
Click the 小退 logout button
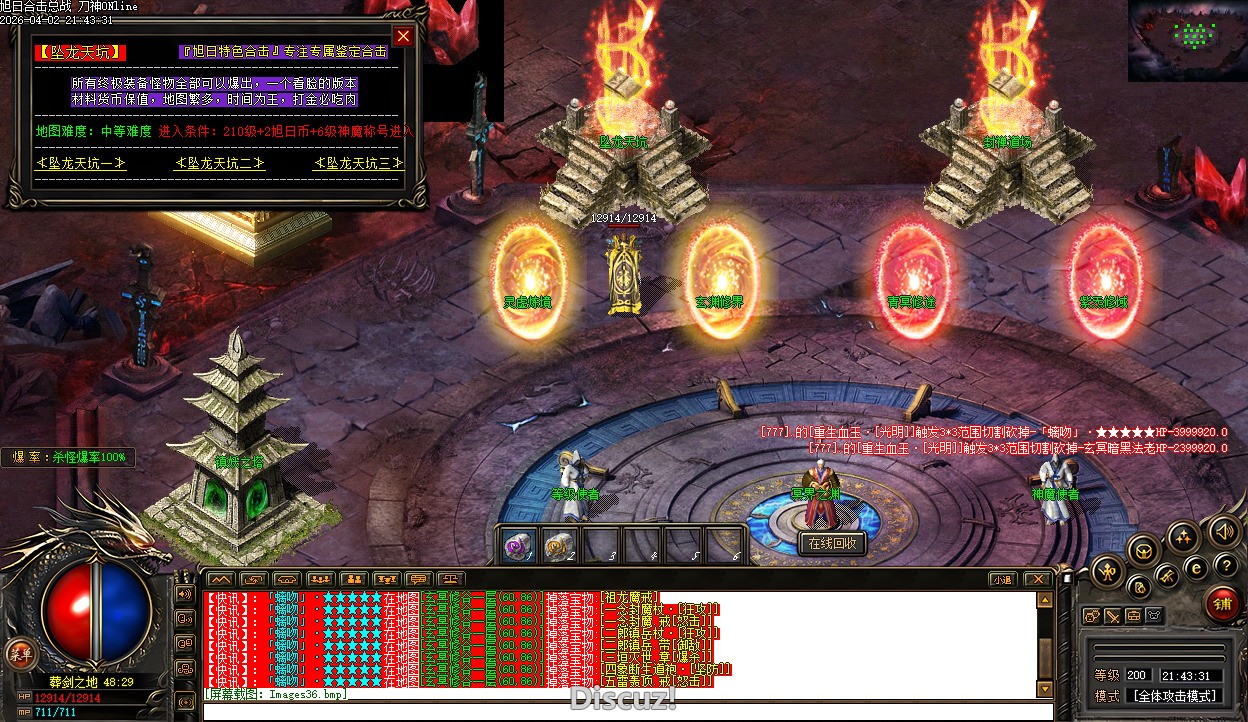point(1001,579)
